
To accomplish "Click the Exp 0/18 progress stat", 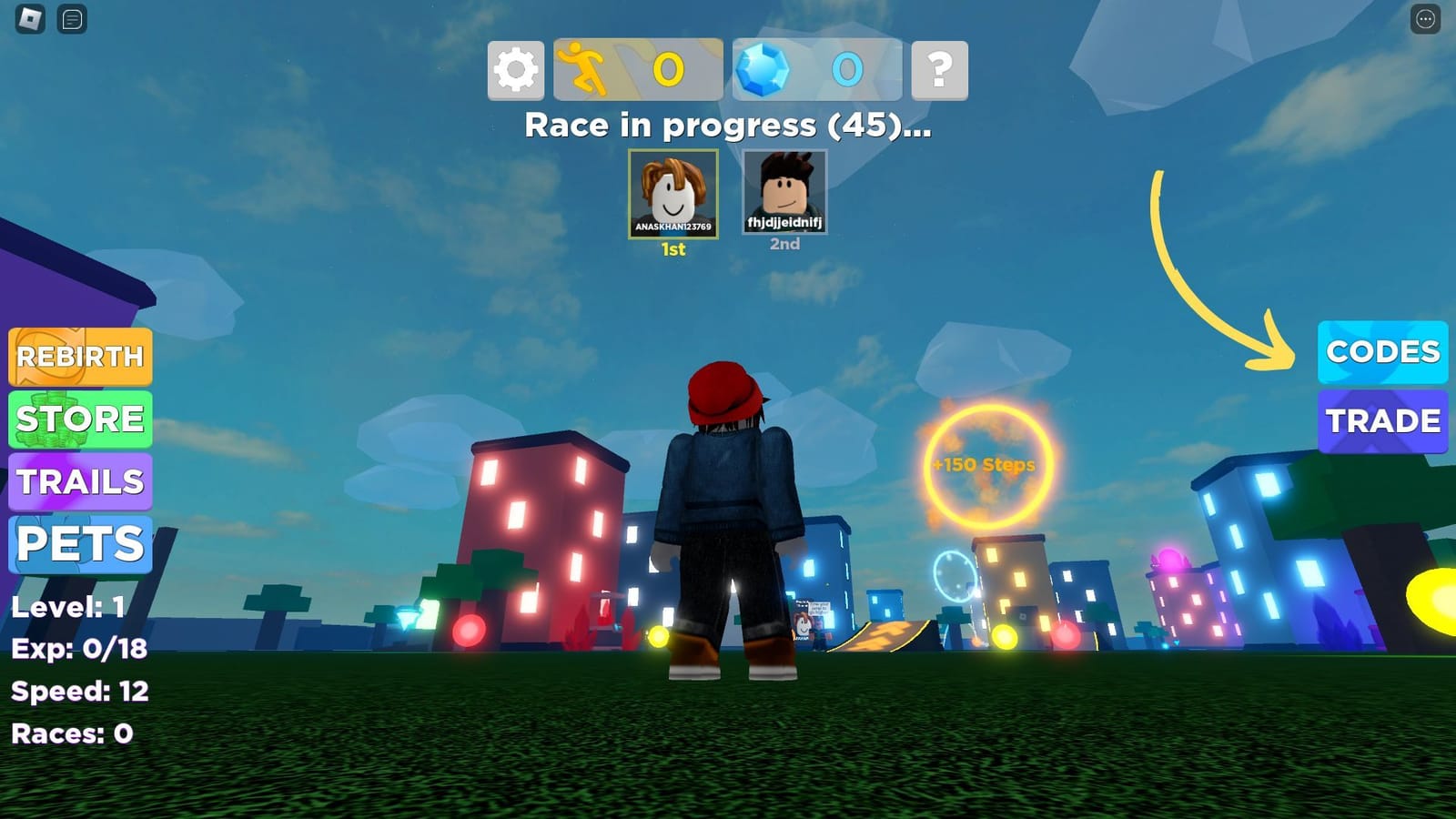I will [x=80, y=648].
